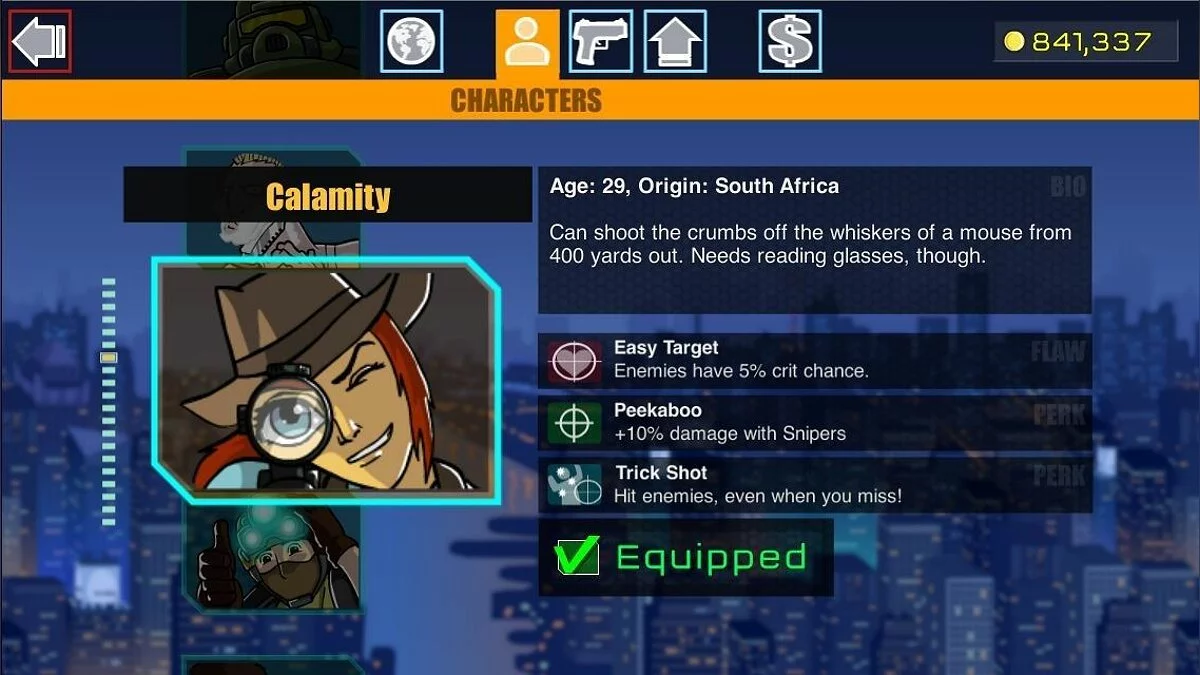Select the Peekaboo perk row
Screen dimensions: 1200x675
[x=814, y=422]
